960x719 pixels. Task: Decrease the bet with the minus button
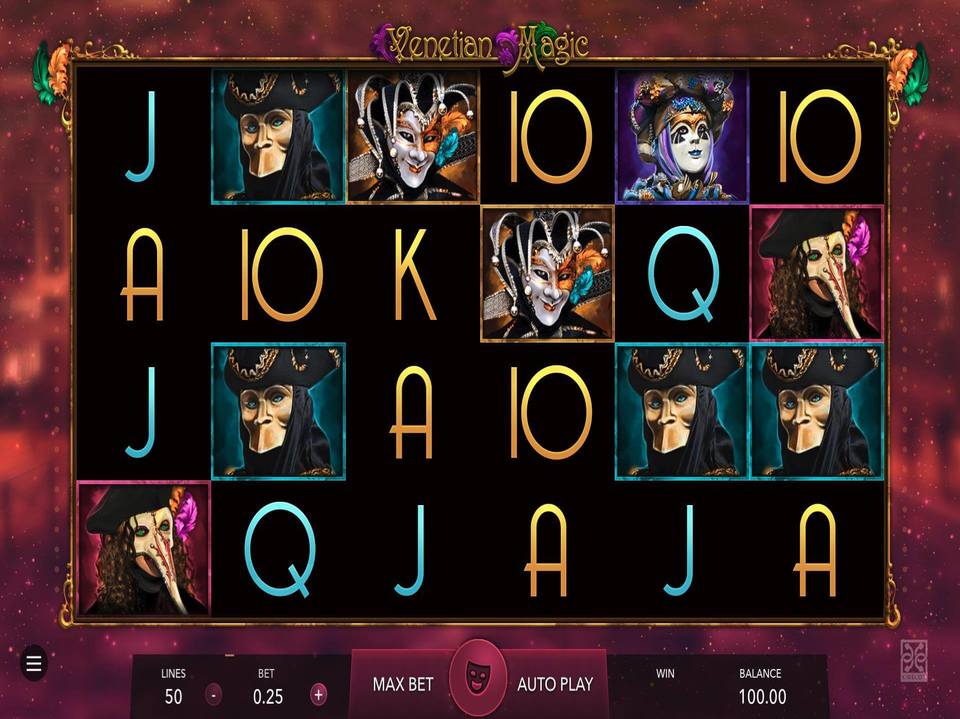214,693
